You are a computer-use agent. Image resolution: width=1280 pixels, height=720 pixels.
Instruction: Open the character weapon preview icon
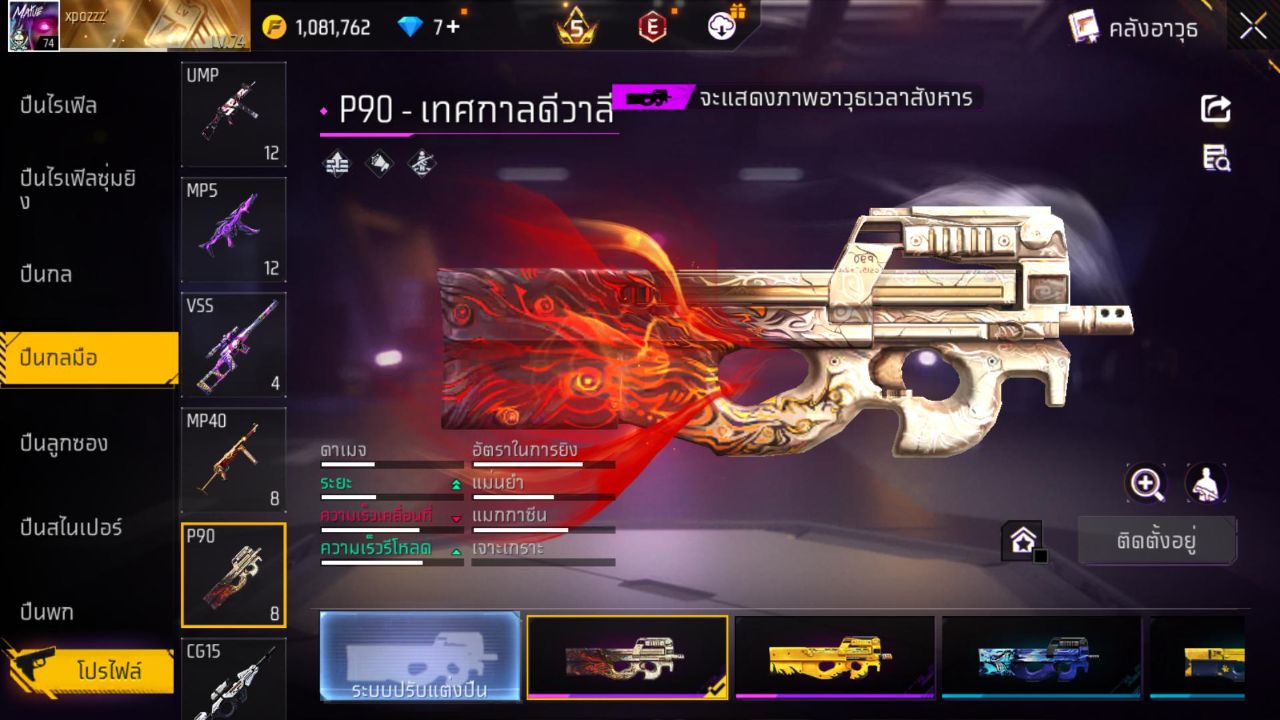point(1205,483)
